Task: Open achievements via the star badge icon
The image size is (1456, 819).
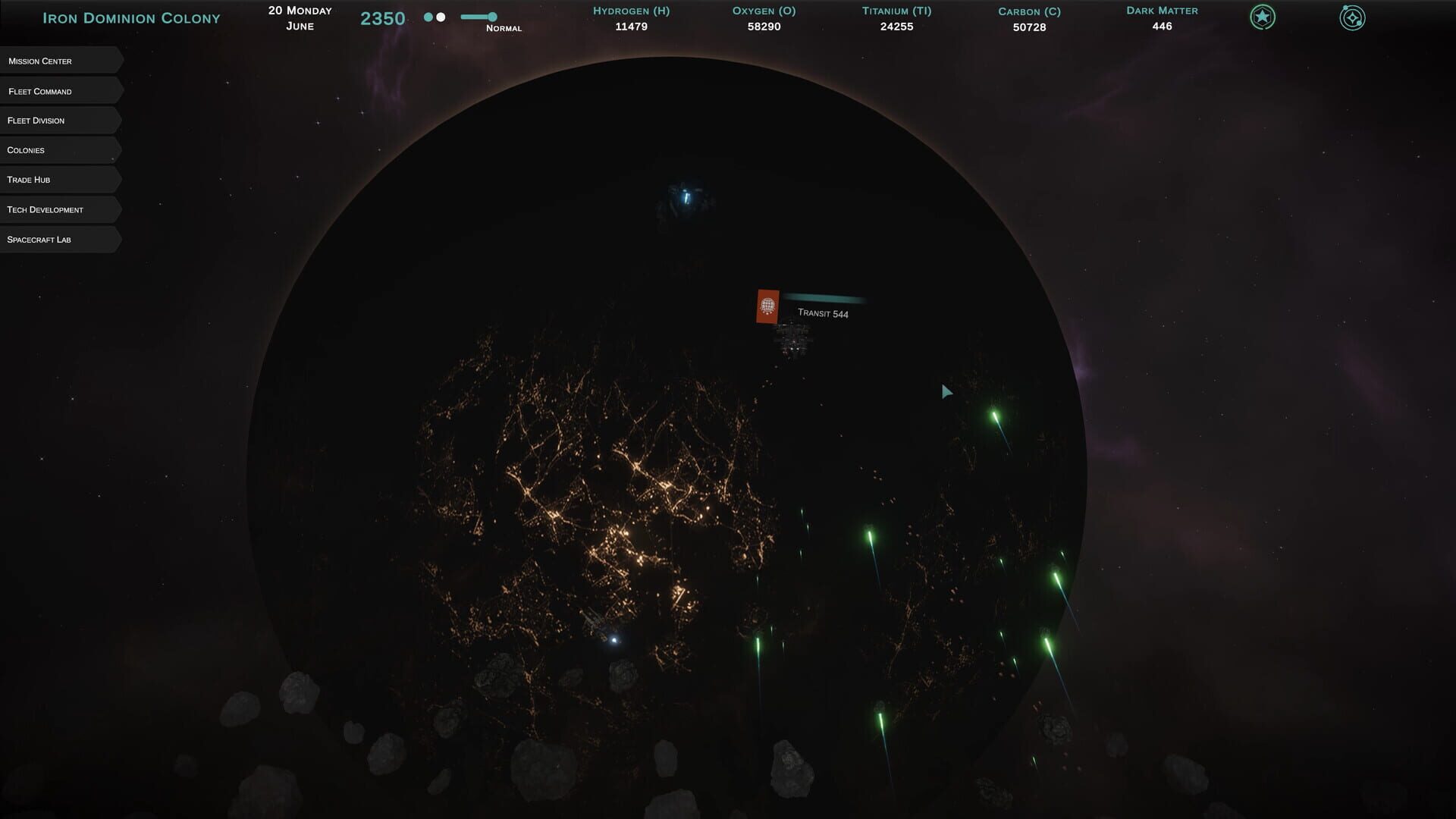Action: coord(1261,17)
